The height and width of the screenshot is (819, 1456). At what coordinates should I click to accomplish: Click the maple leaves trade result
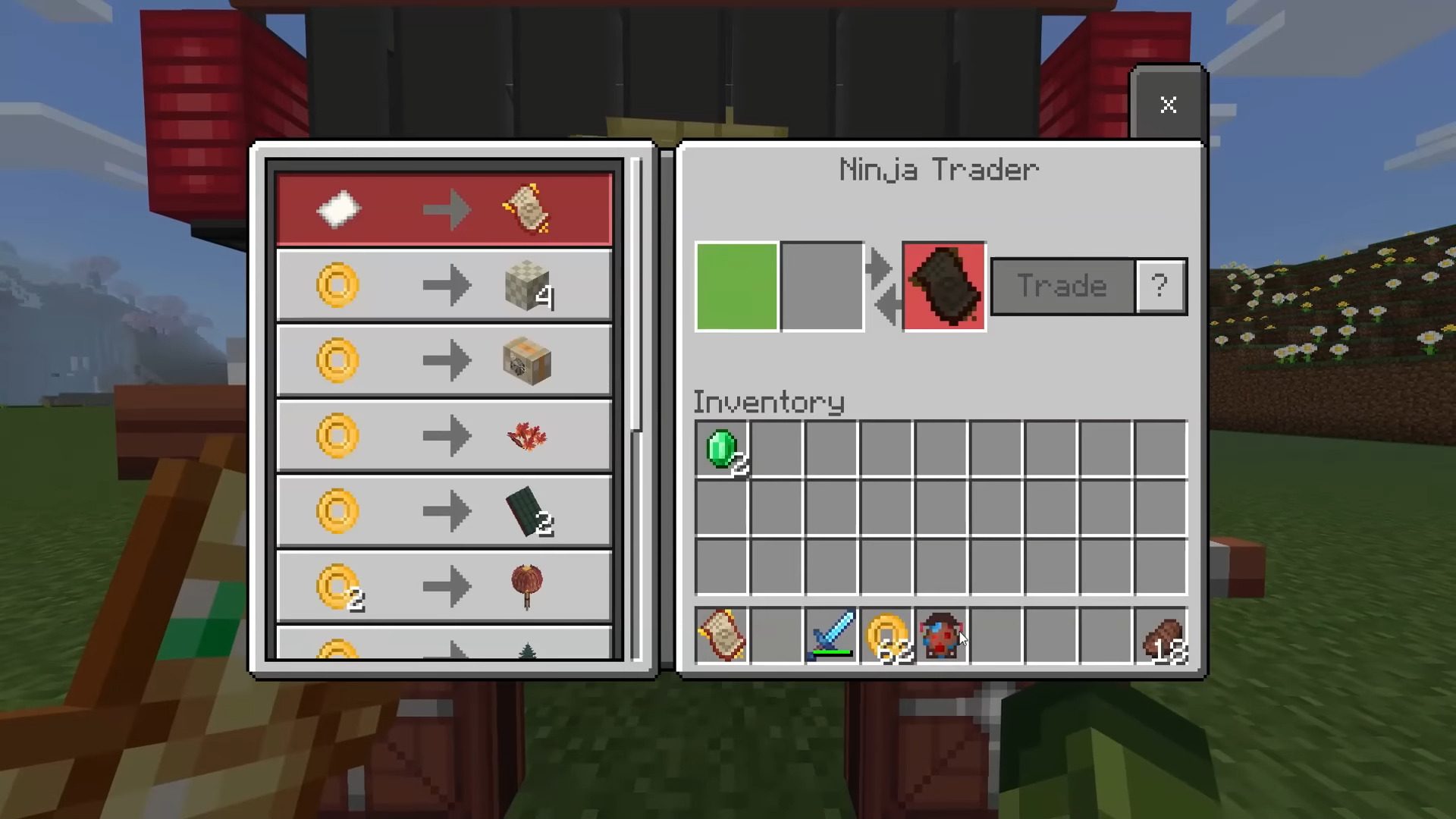pos(529,436)
